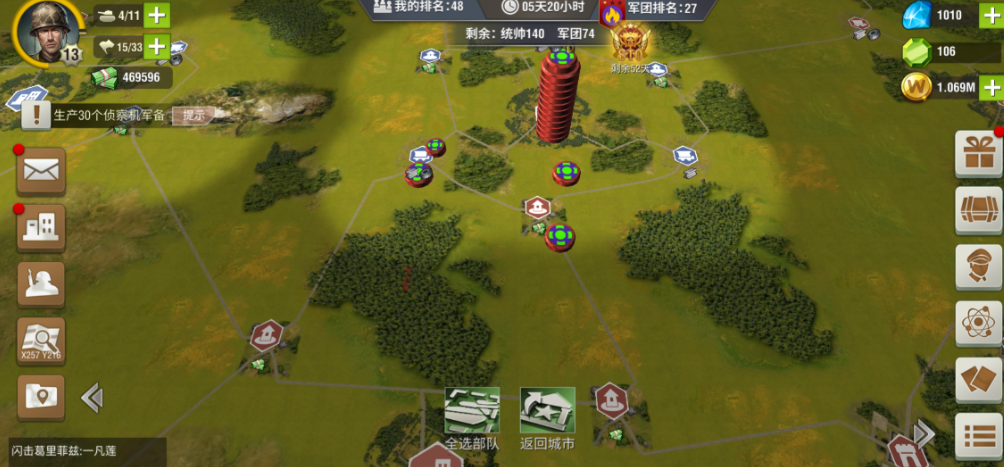
Task: Buy more blue diamonds with plus button
Action: click(x=990, y=15)
